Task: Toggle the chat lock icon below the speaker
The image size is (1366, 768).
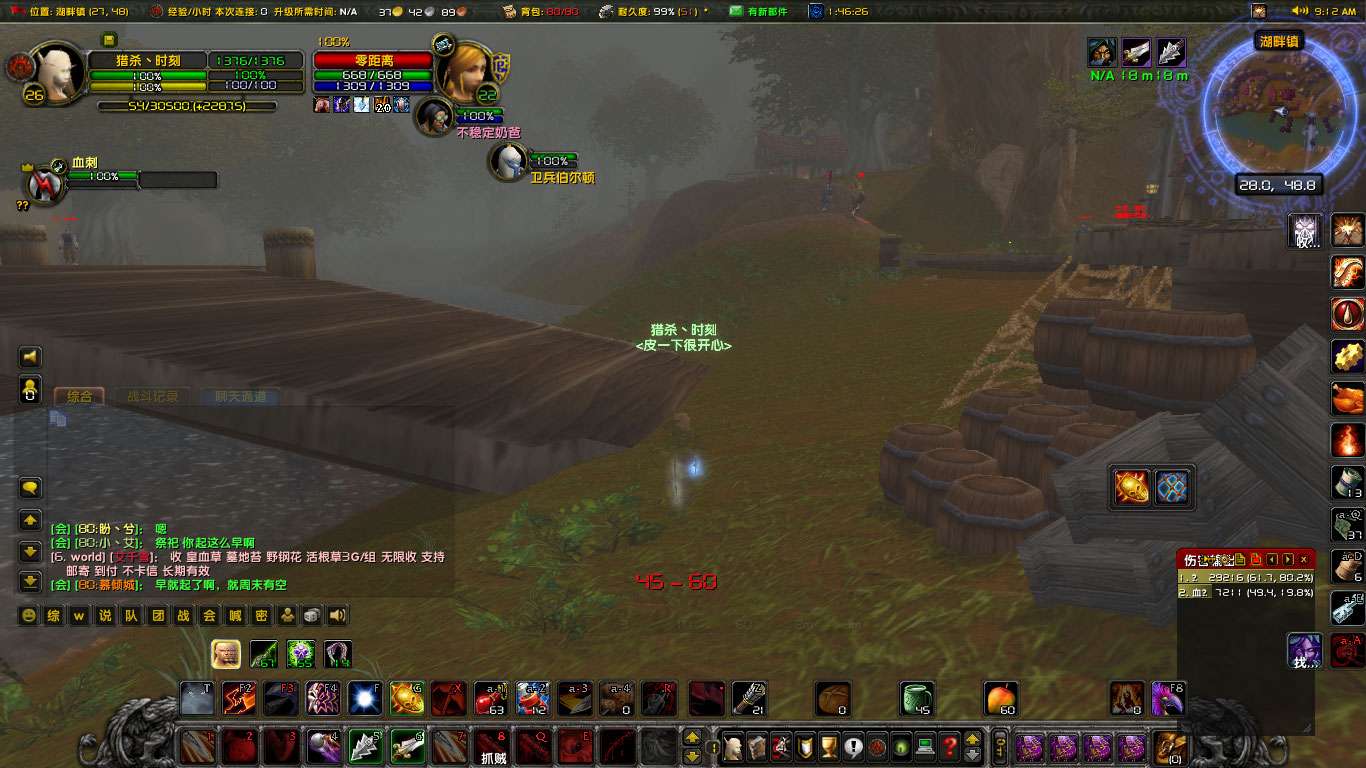Action: 30,389
